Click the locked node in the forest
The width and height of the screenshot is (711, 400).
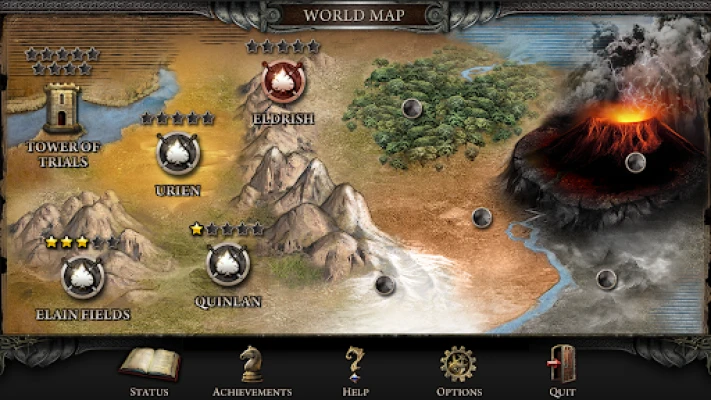click(x=411, y=108)
